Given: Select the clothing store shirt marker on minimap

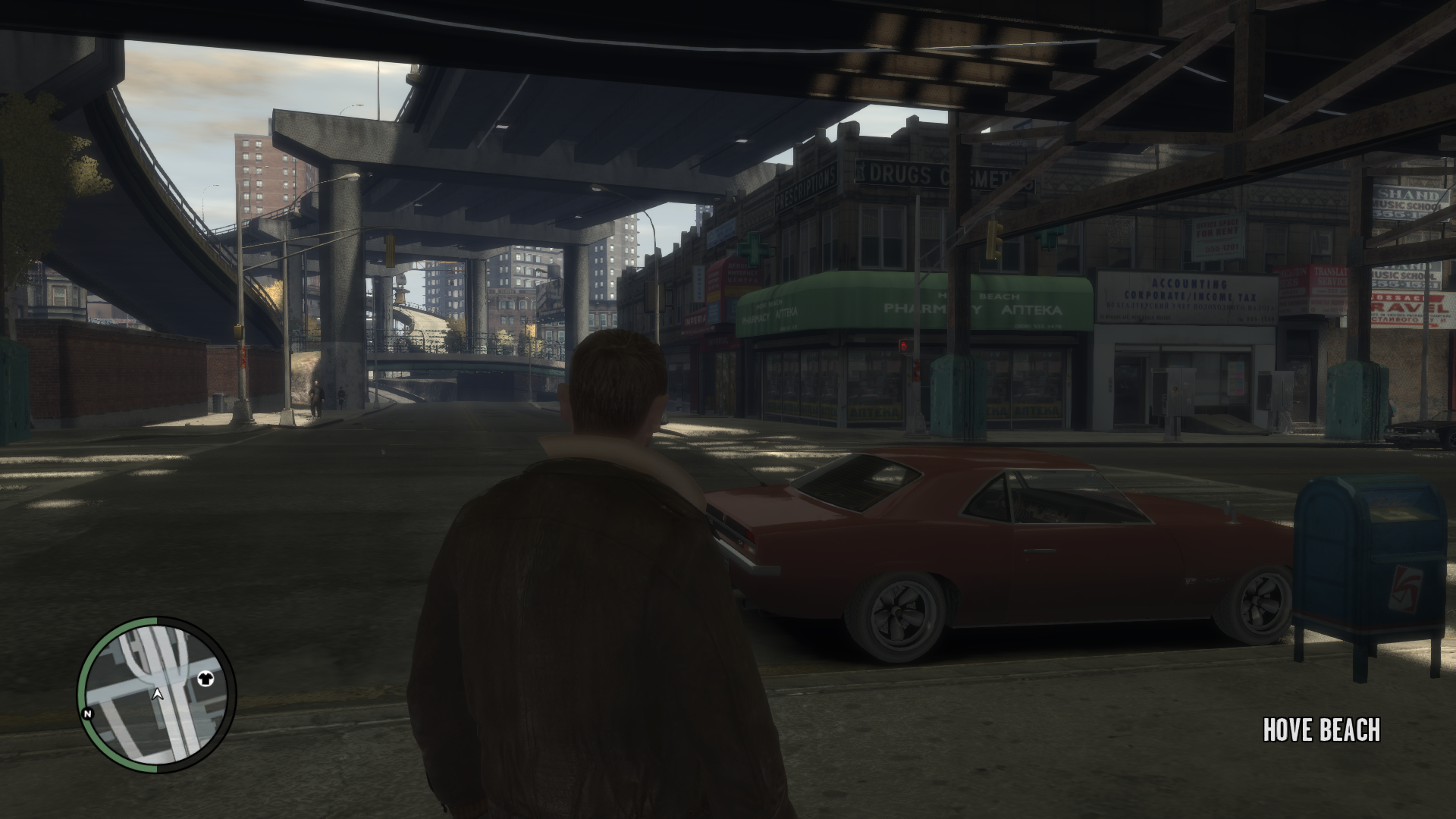Looking at the screenshot, I should (205, 678).
